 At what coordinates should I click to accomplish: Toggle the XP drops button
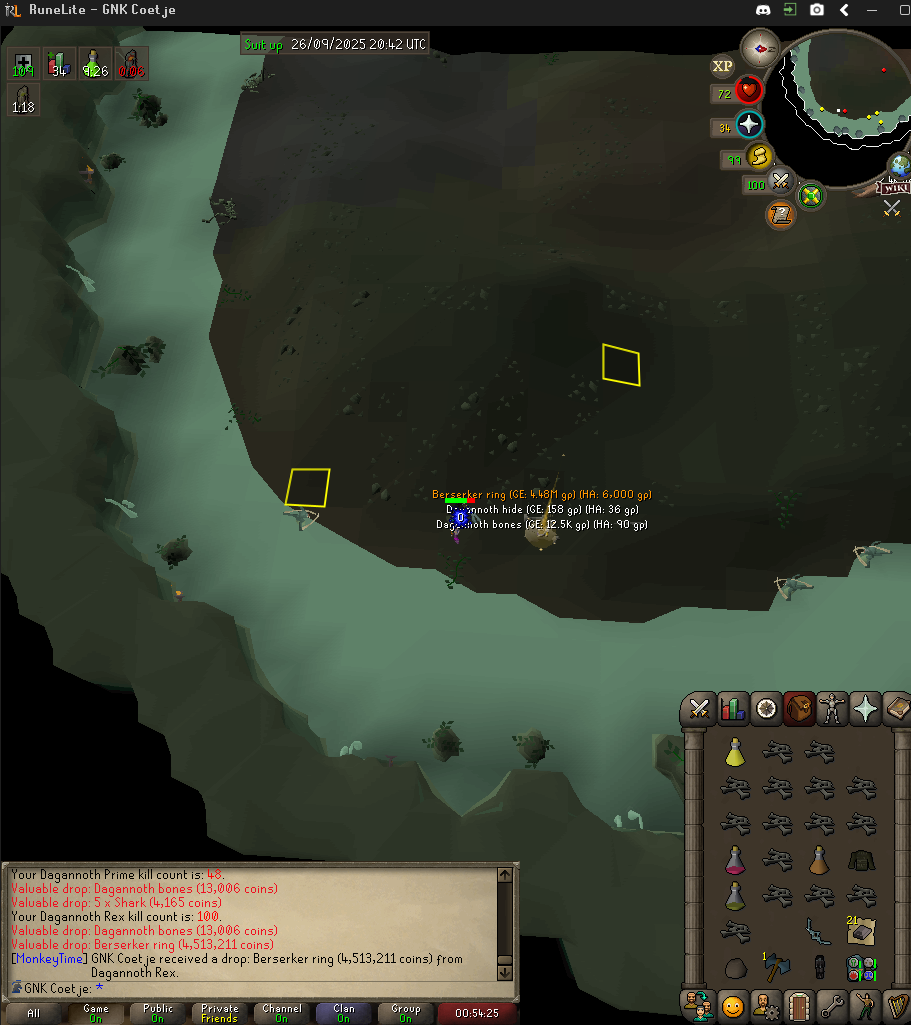(x=722, y=67)
